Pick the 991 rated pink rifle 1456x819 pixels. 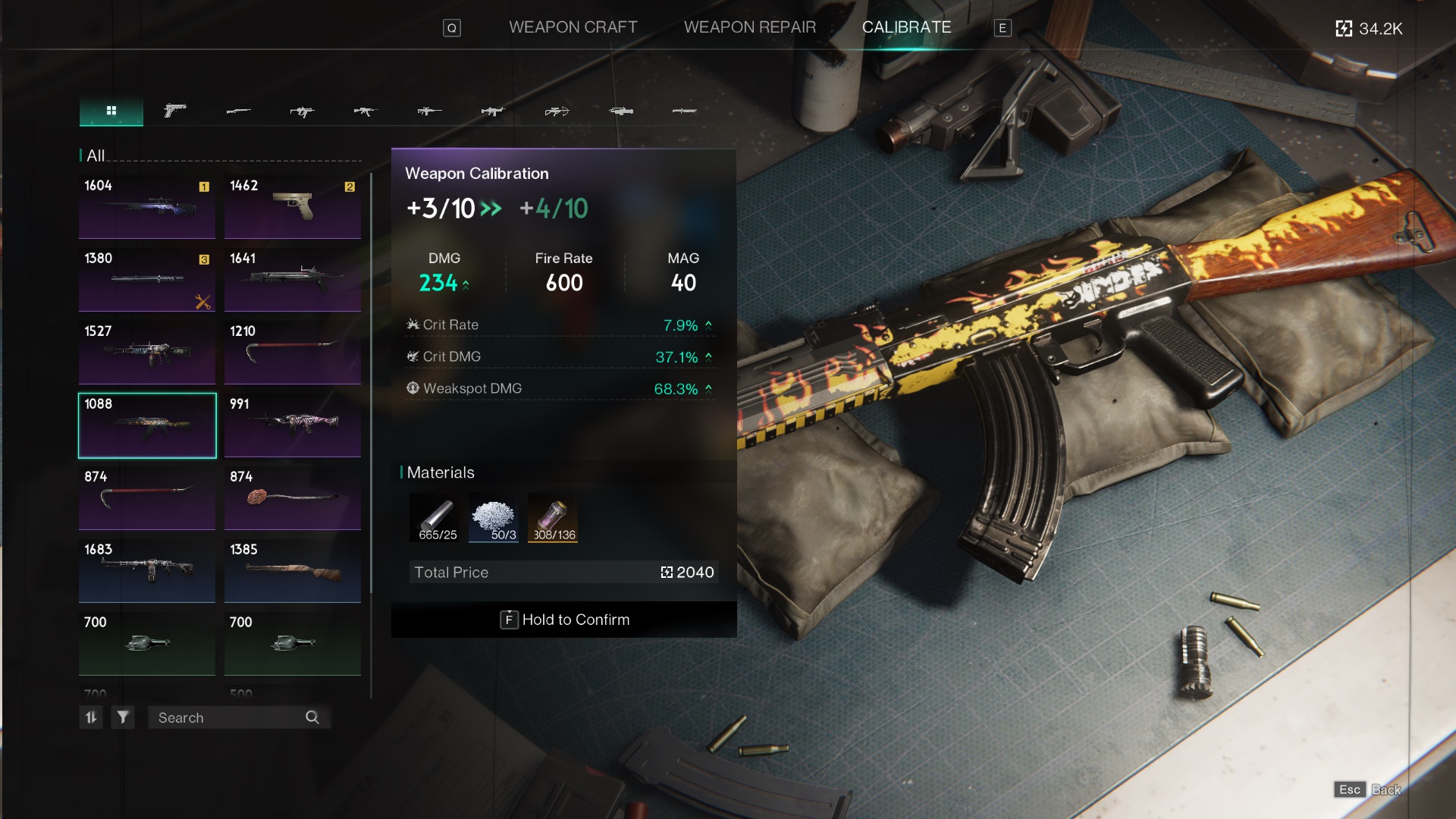[293, 425]
